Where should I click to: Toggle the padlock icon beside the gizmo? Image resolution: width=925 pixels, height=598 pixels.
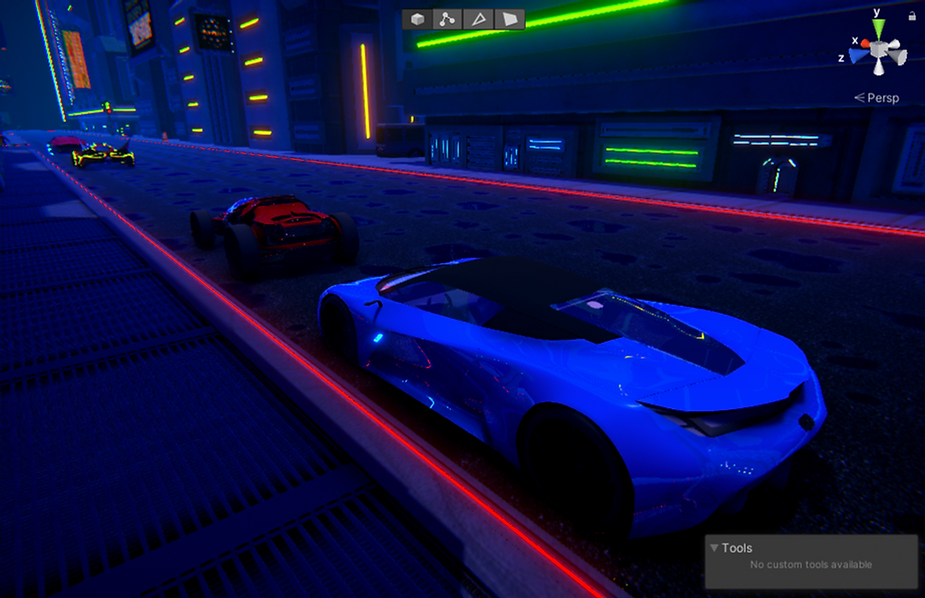[x=912, y=16]
